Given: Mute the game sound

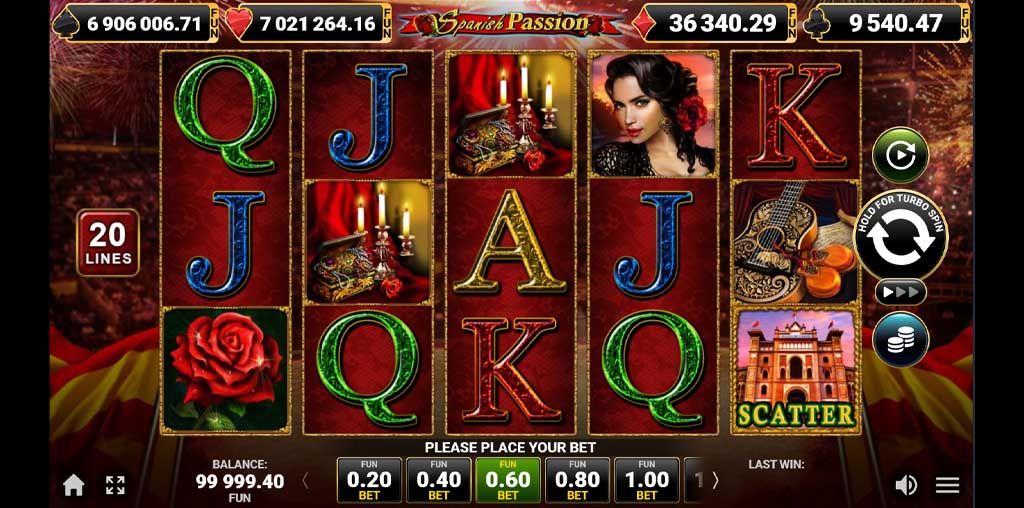Looking at the screenshot, I should coord(905,485).
